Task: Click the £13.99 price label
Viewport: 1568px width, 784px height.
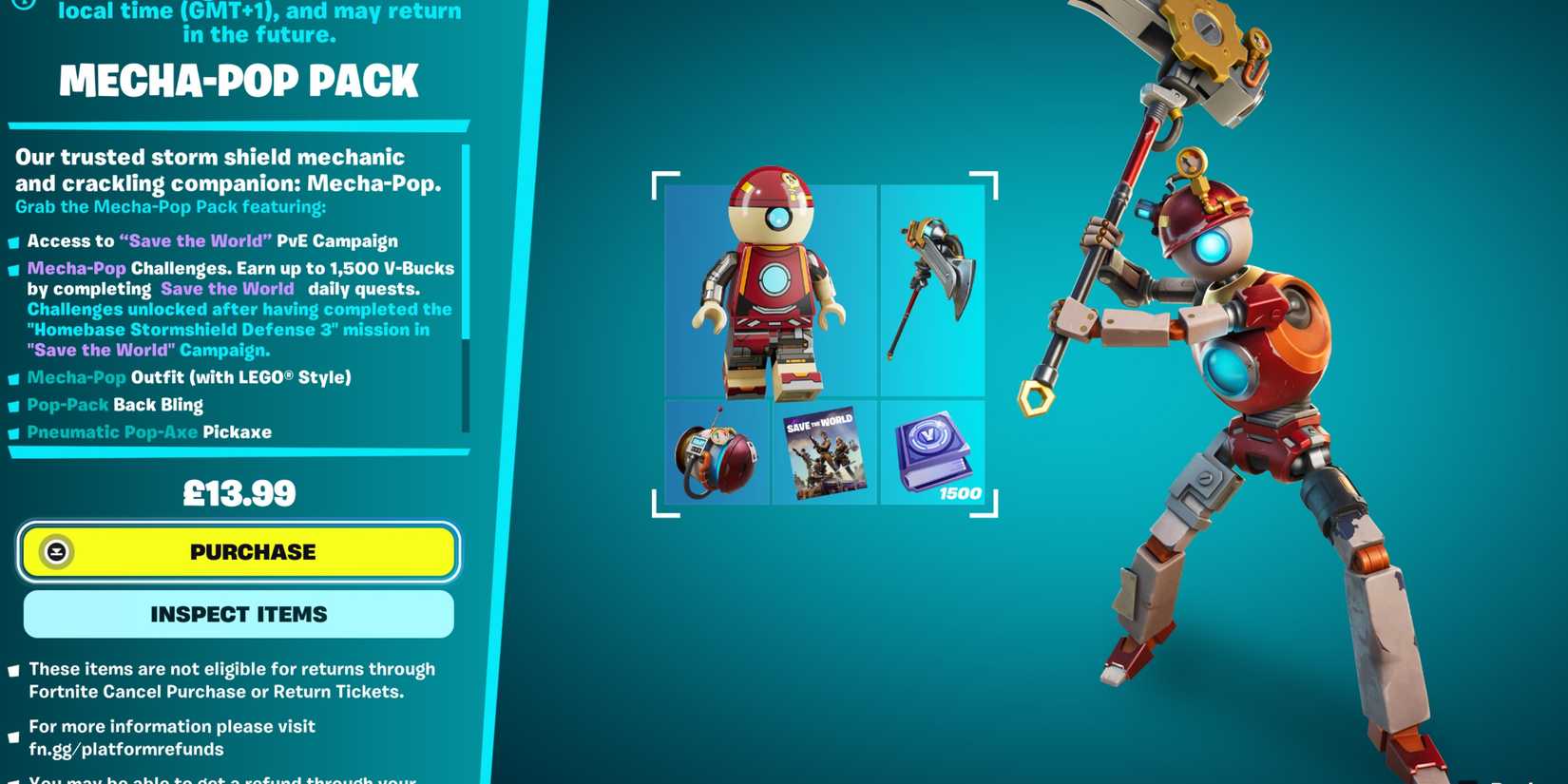Action: tap(239, 492)
